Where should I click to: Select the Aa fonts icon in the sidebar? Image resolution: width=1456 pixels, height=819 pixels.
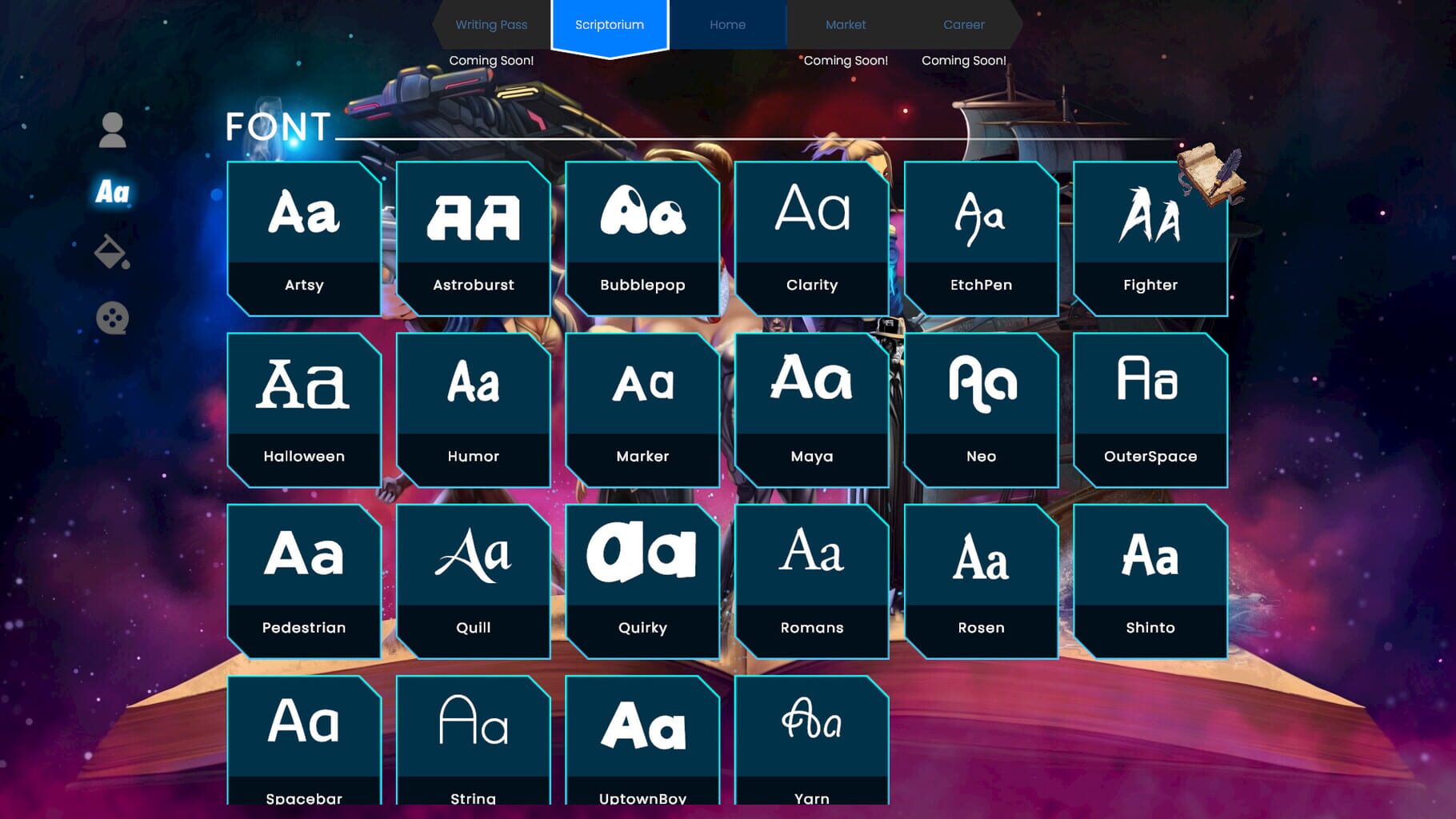coord(112,192)
